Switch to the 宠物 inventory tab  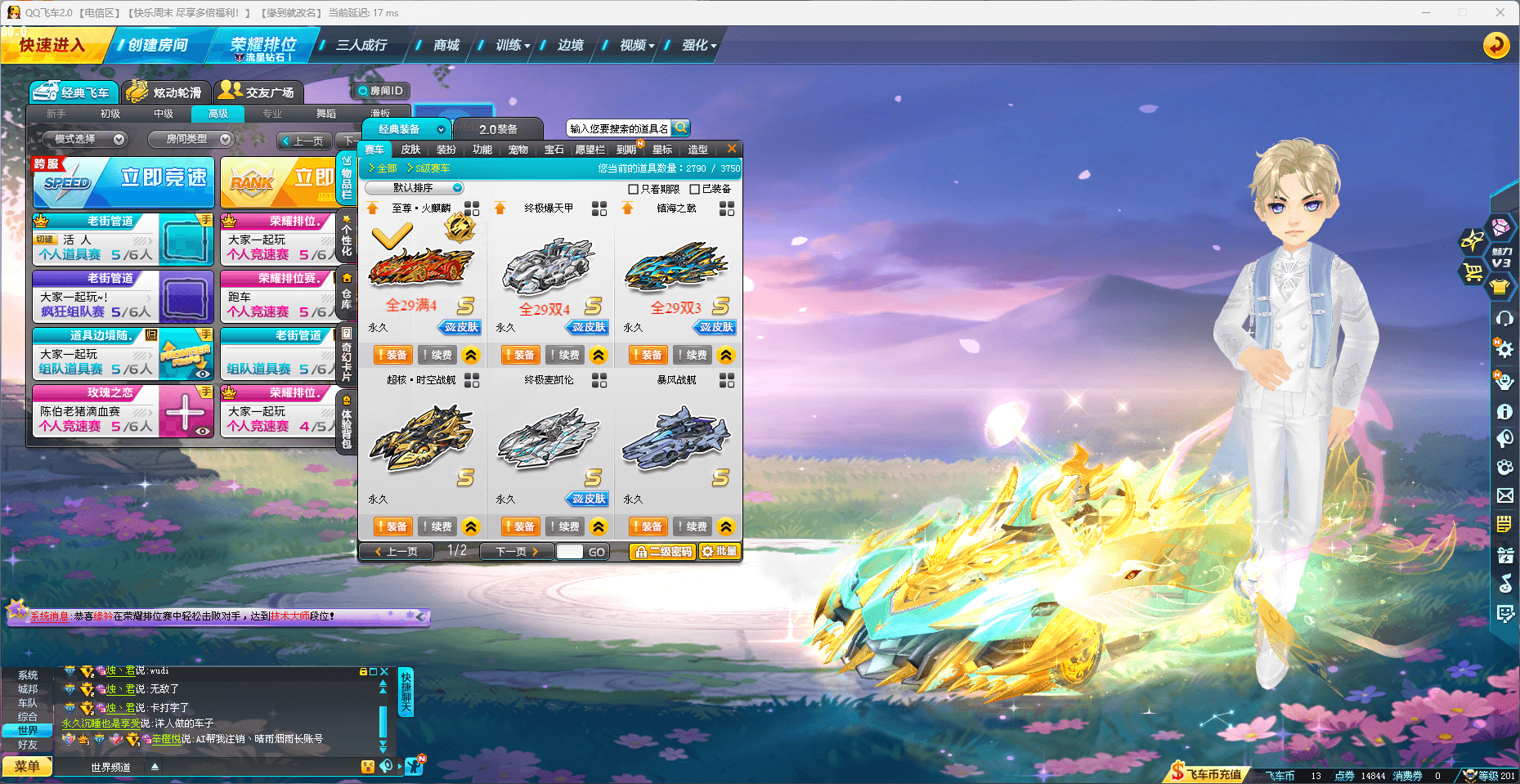tap(518, 150)
